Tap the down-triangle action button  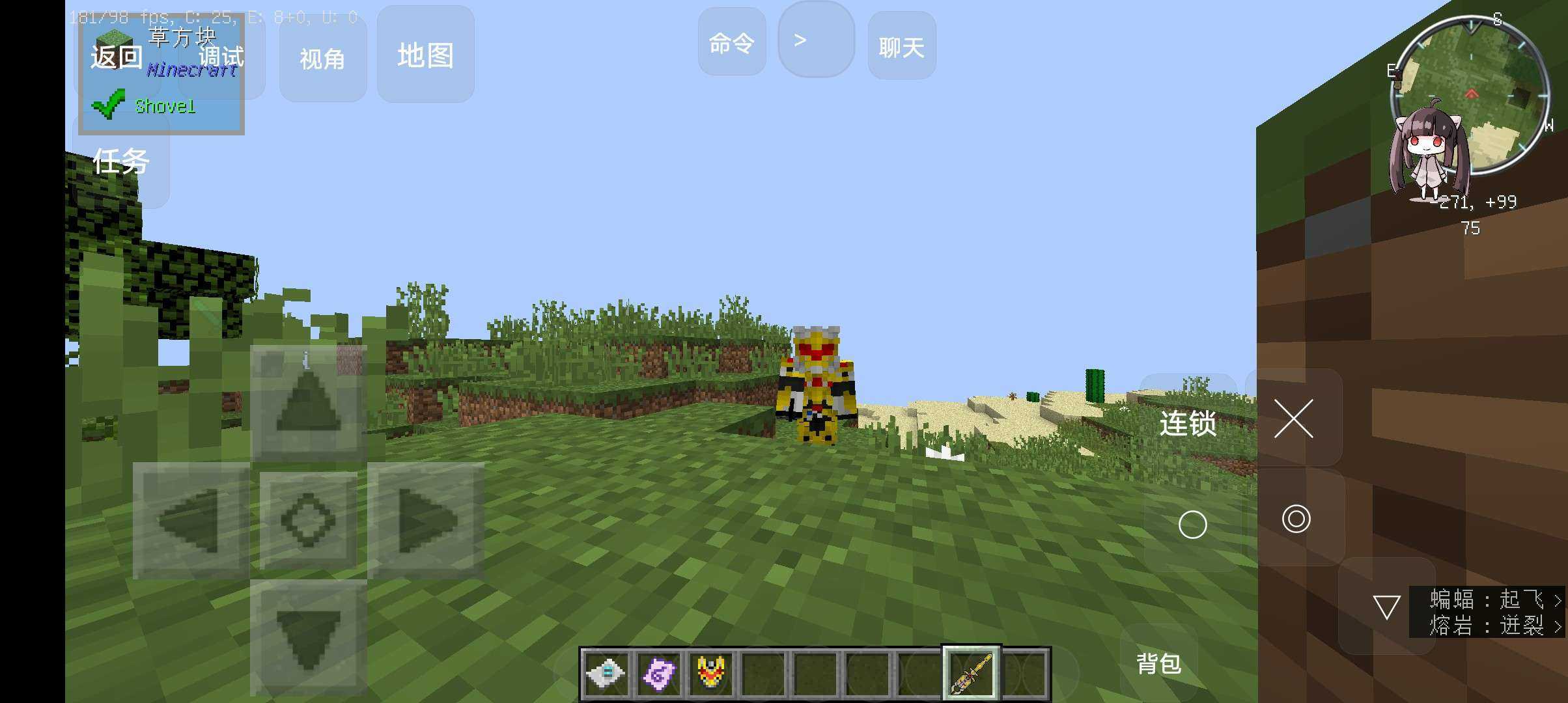click(1386, 607)
